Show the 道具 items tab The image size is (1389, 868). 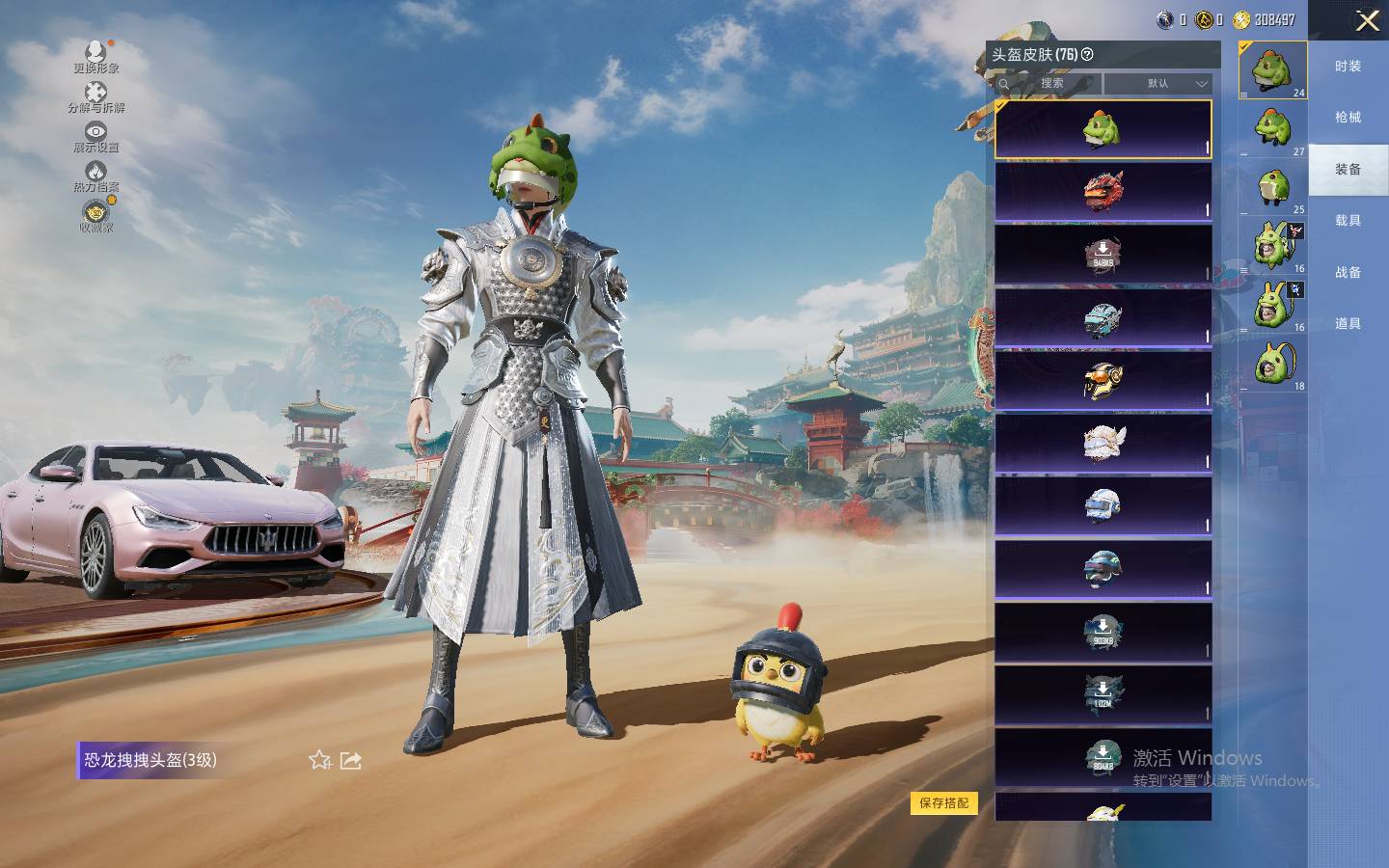pos(1348,324)
